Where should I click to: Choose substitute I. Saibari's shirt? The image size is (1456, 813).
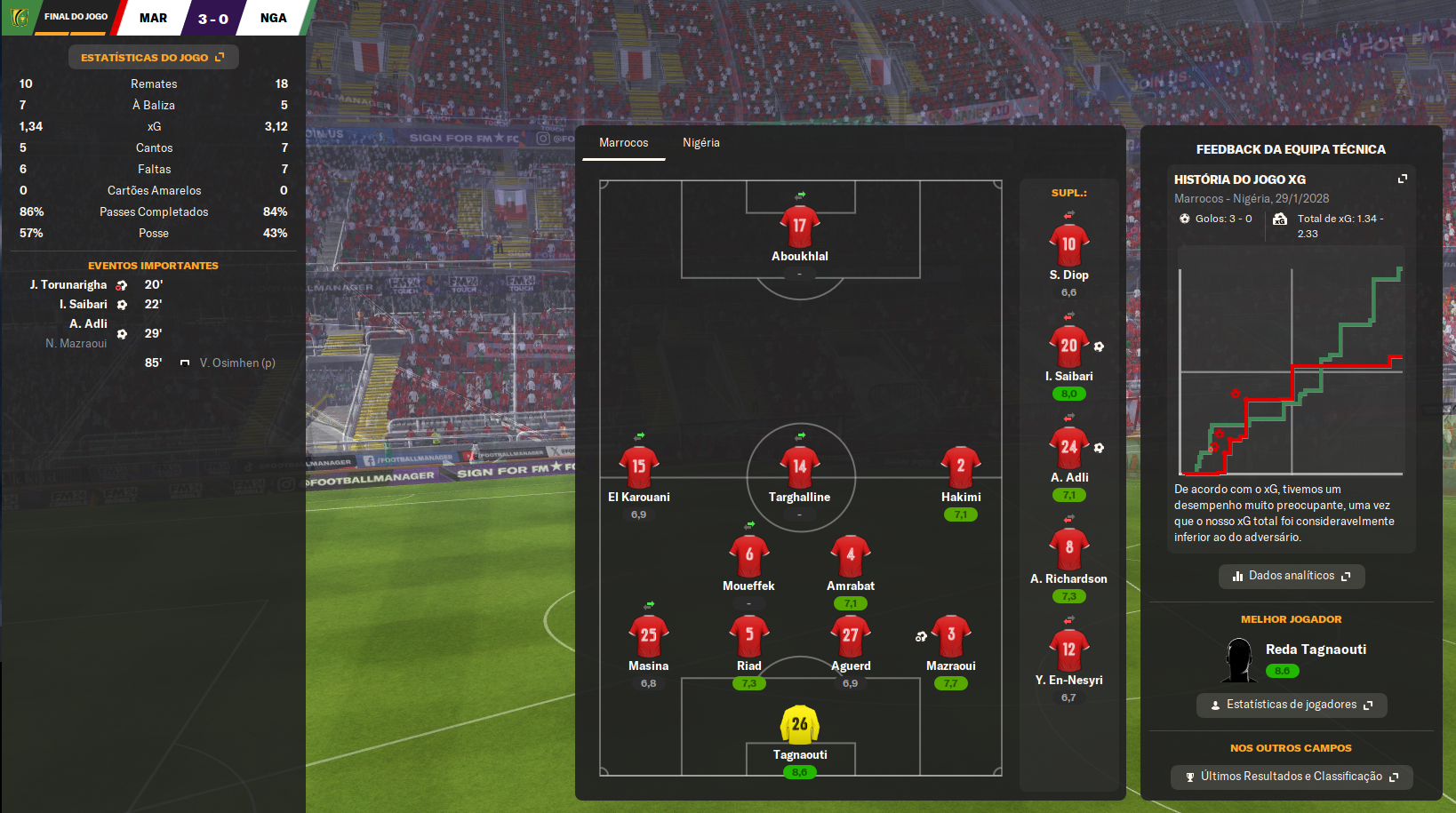pos(1068,347)
